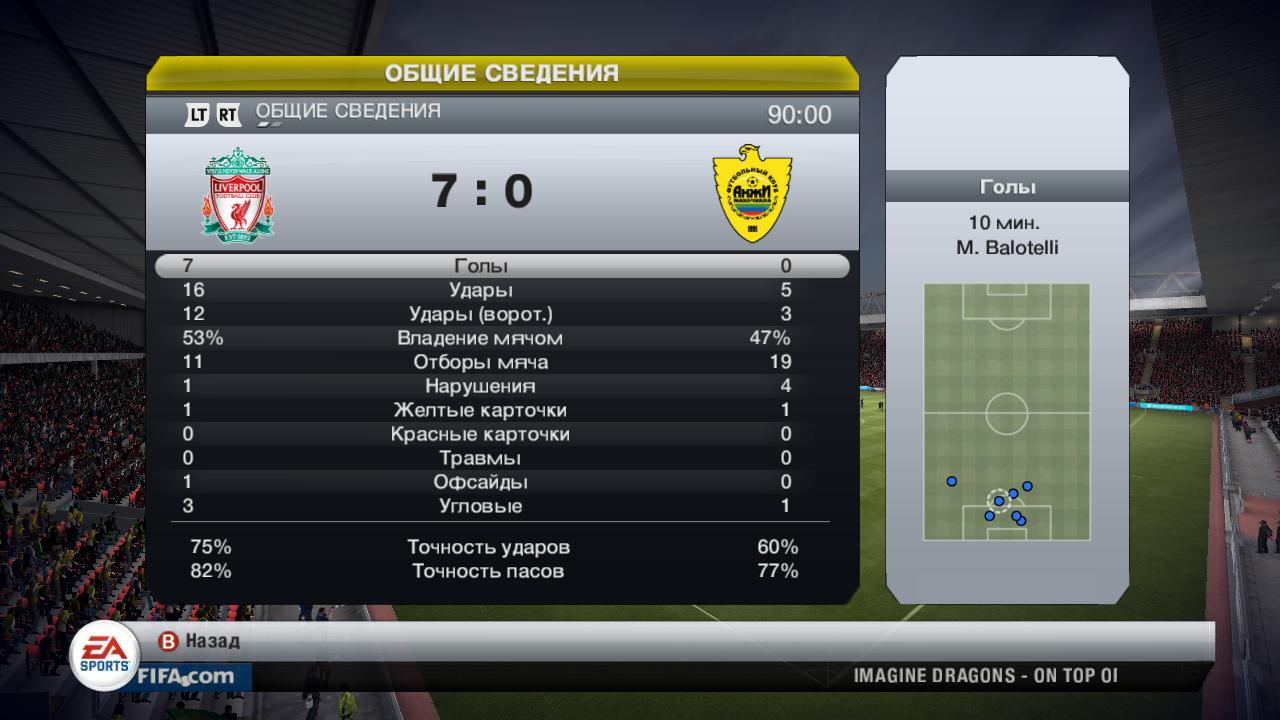This screenshot has height=720, width=1280.
Task: Select the Голы statistics row
Action: tap(481, 266)
